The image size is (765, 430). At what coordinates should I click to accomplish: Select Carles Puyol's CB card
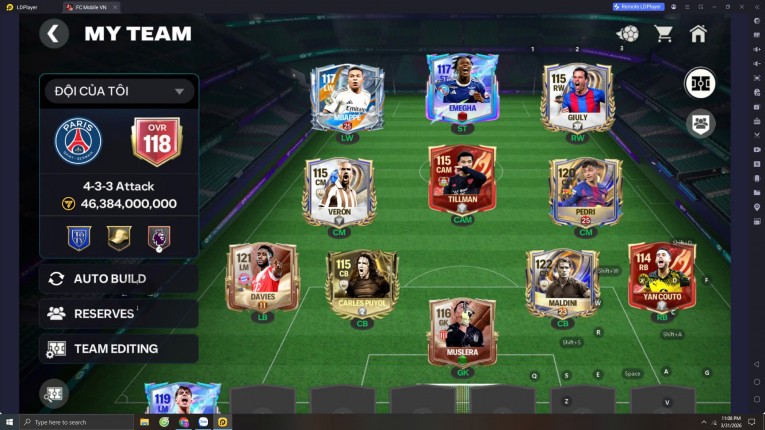[362, 283]
